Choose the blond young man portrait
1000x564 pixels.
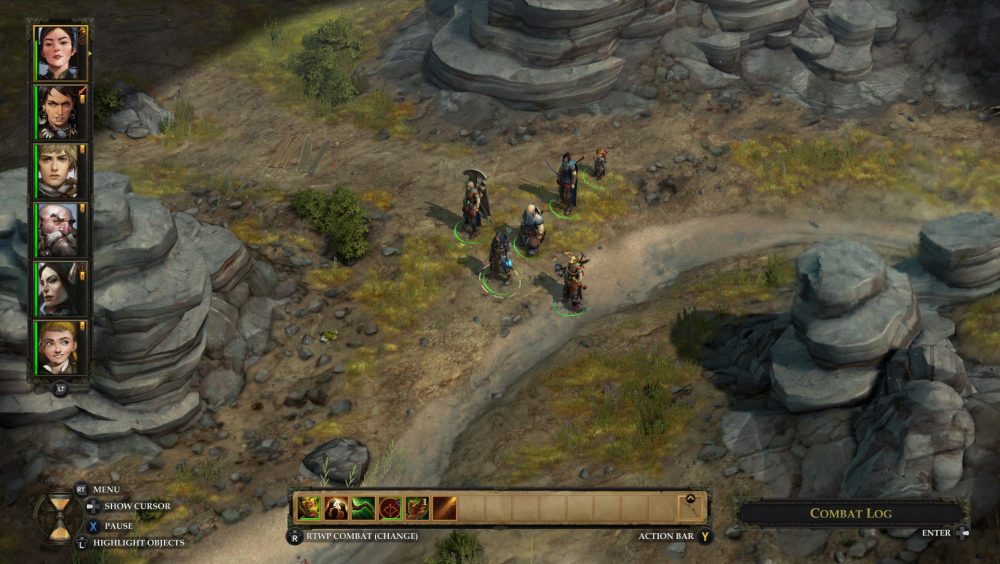coord(59,171)
